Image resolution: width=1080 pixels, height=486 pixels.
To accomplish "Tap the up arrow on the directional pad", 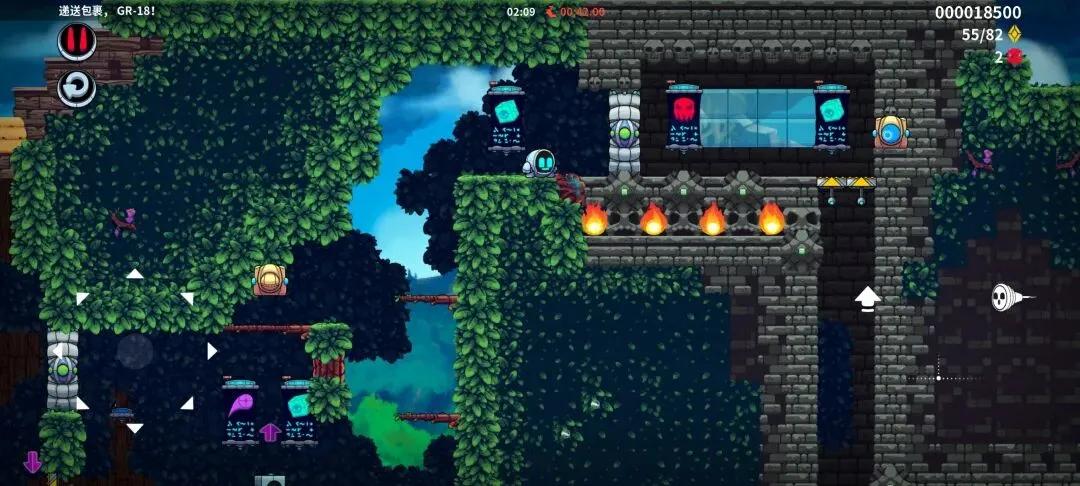I will click(x=135, y=273).
